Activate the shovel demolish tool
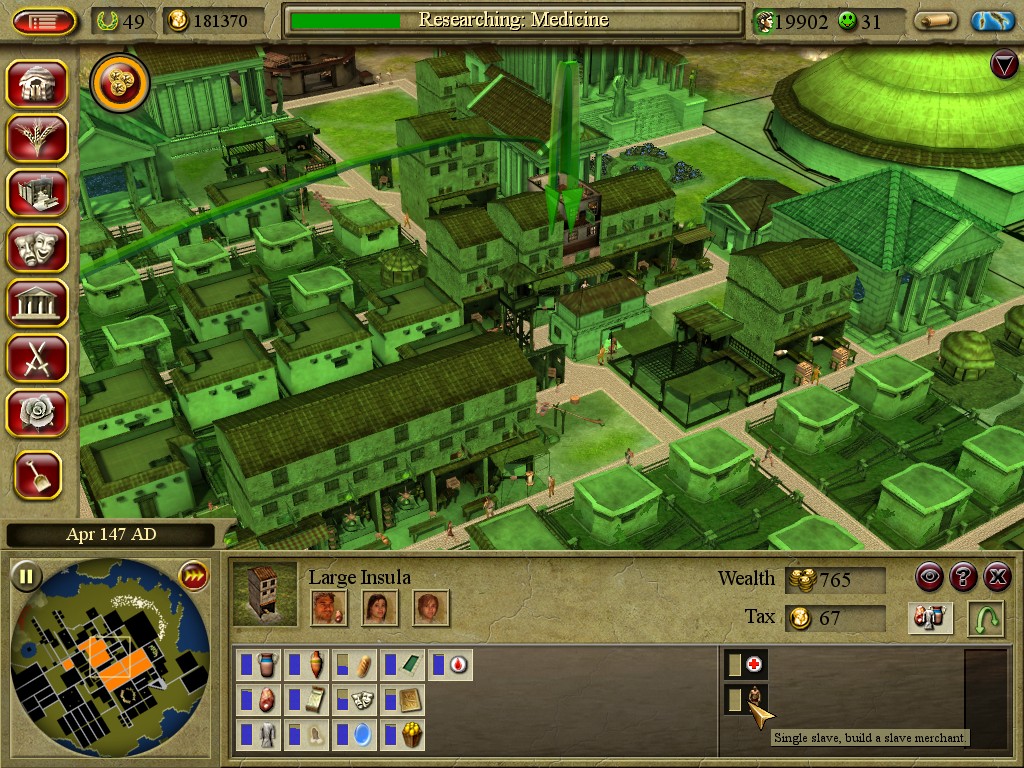The width and height of the screenshot is (1024, 768). (38, 476)
